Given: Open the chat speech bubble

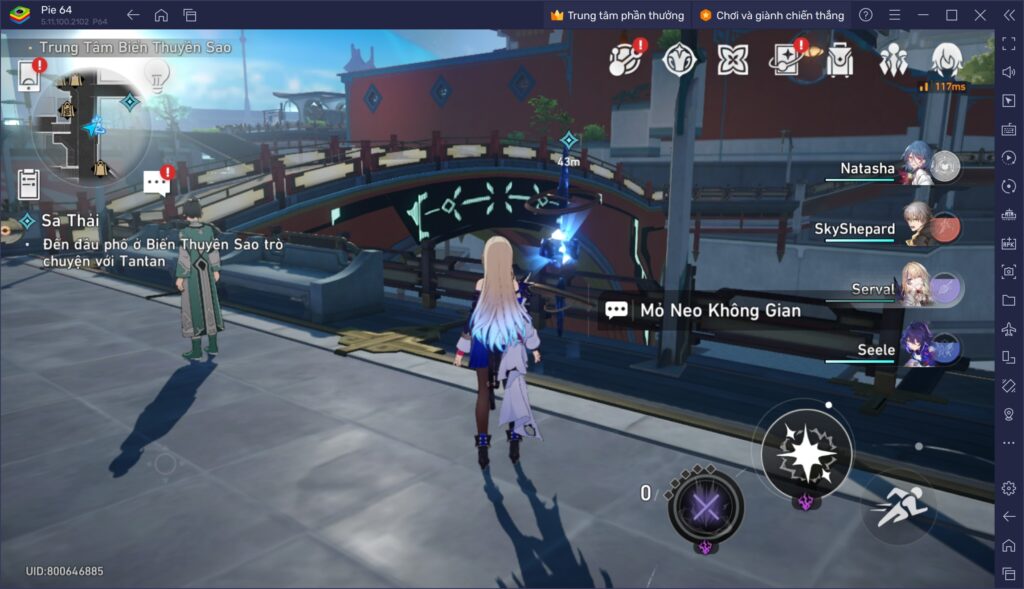Looking at the screenshot, I should pos(156,181).
